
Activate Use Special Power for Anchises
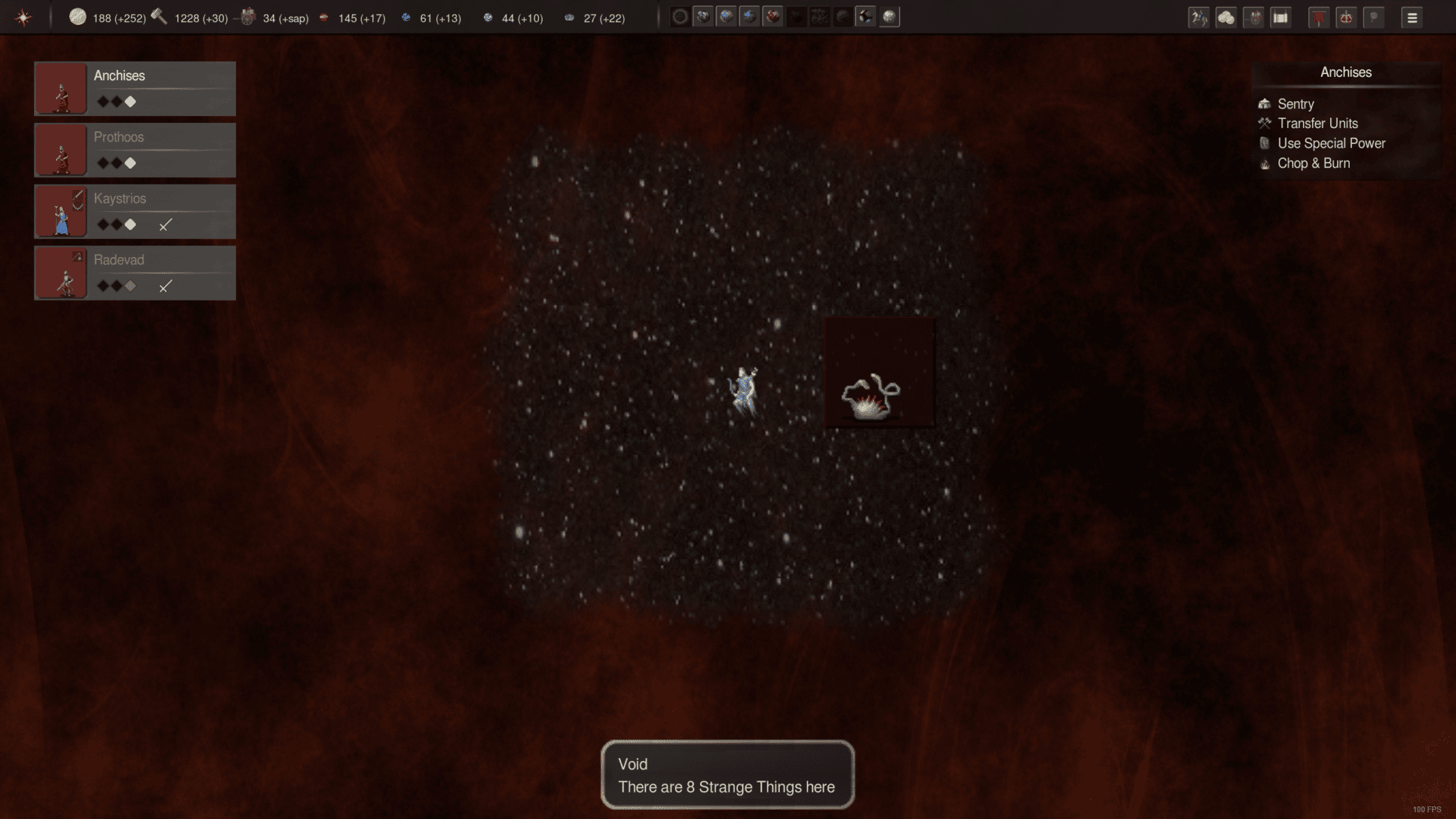point(1331,143)
